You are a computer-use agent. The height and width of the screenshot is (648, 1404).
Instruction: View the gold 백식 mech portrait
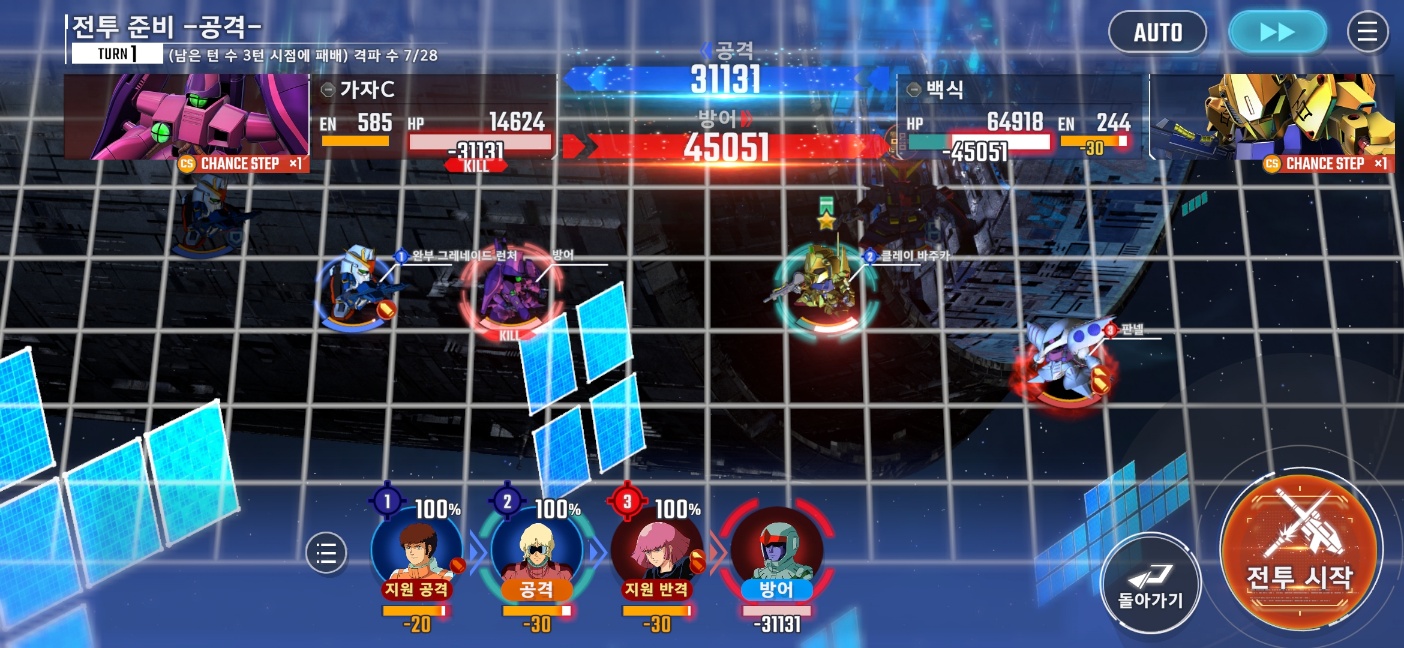point(1272,117)
